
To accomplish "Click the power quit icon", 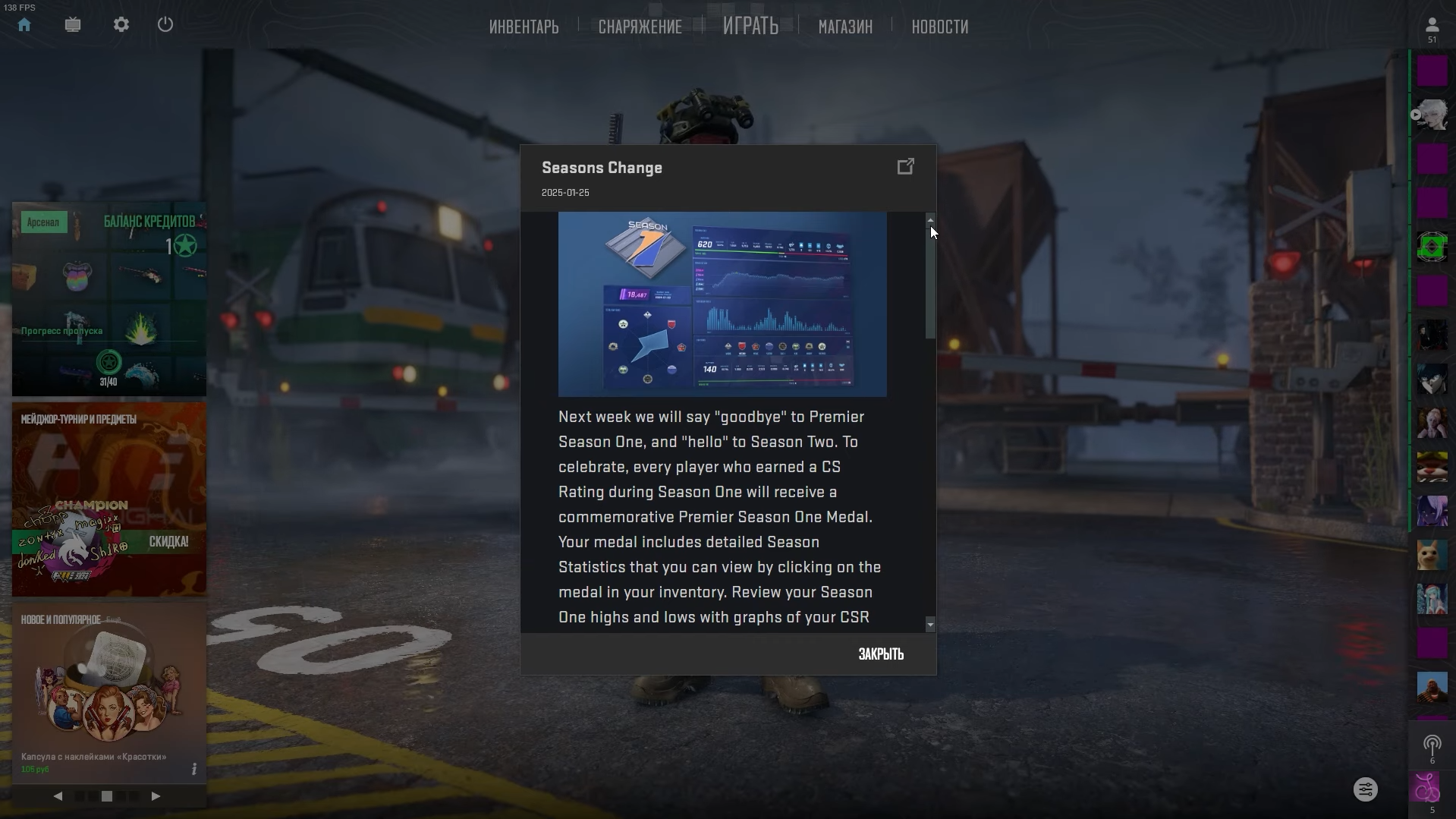I will click(x=165, y=25).
